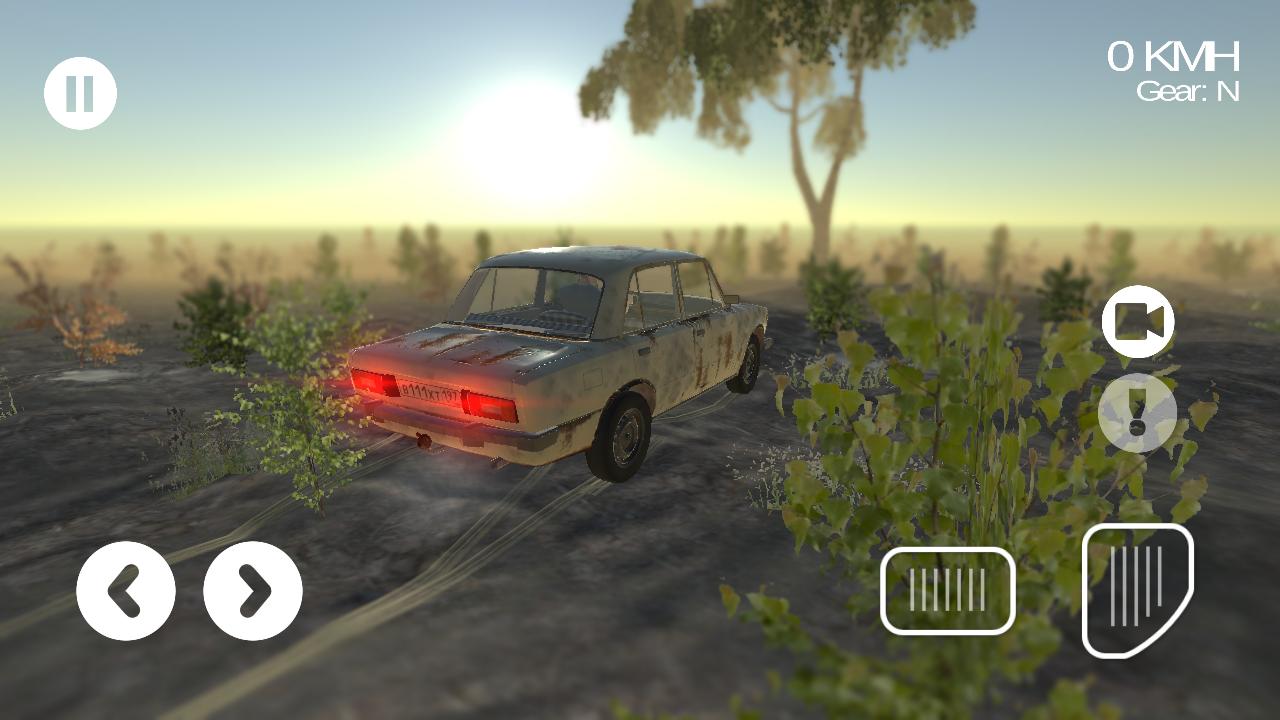
Task: Hold the gas pedal shaped button
Action: [x=1140, y=590]
